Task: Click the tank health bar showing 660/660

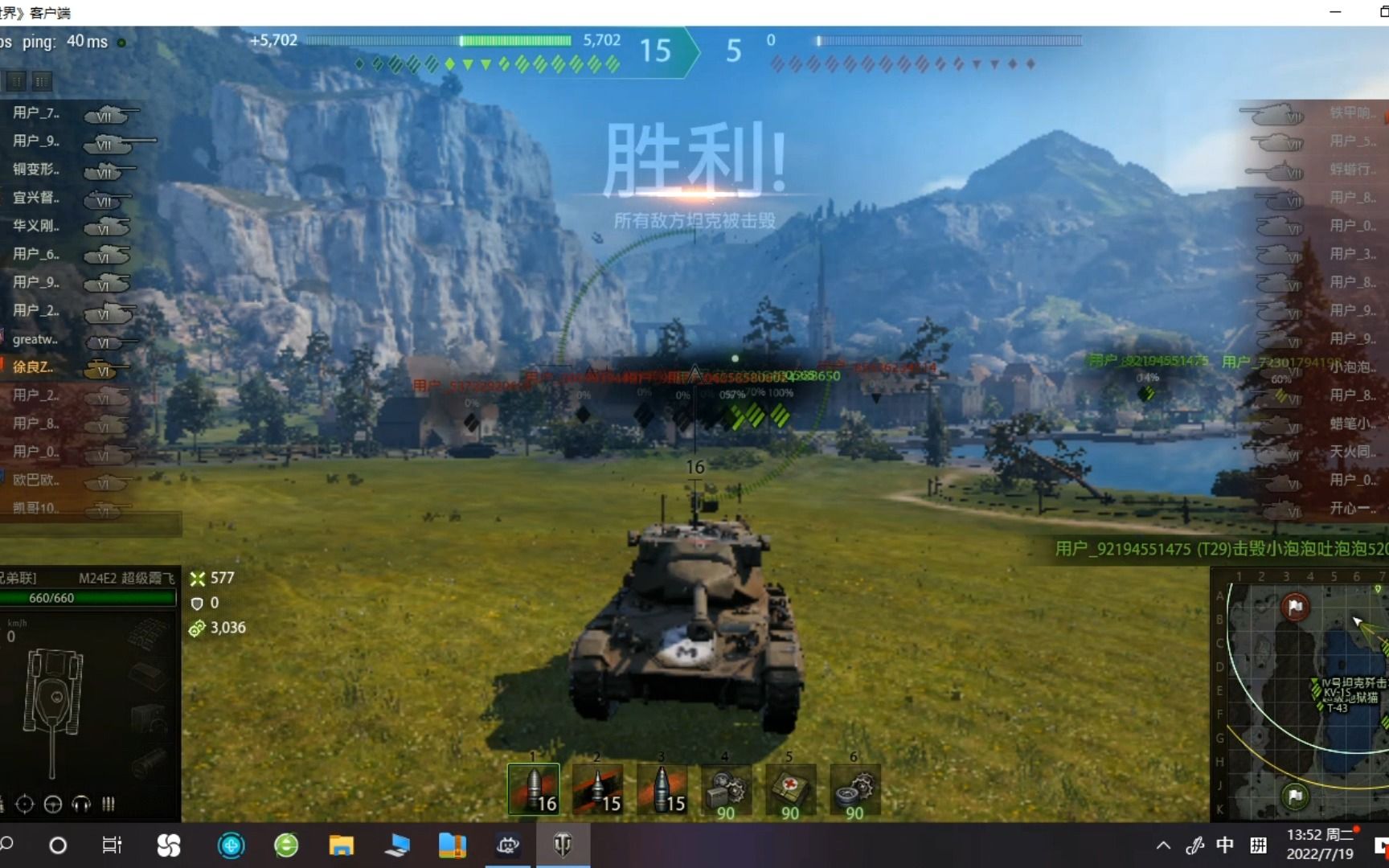Action: coord(88,599)
